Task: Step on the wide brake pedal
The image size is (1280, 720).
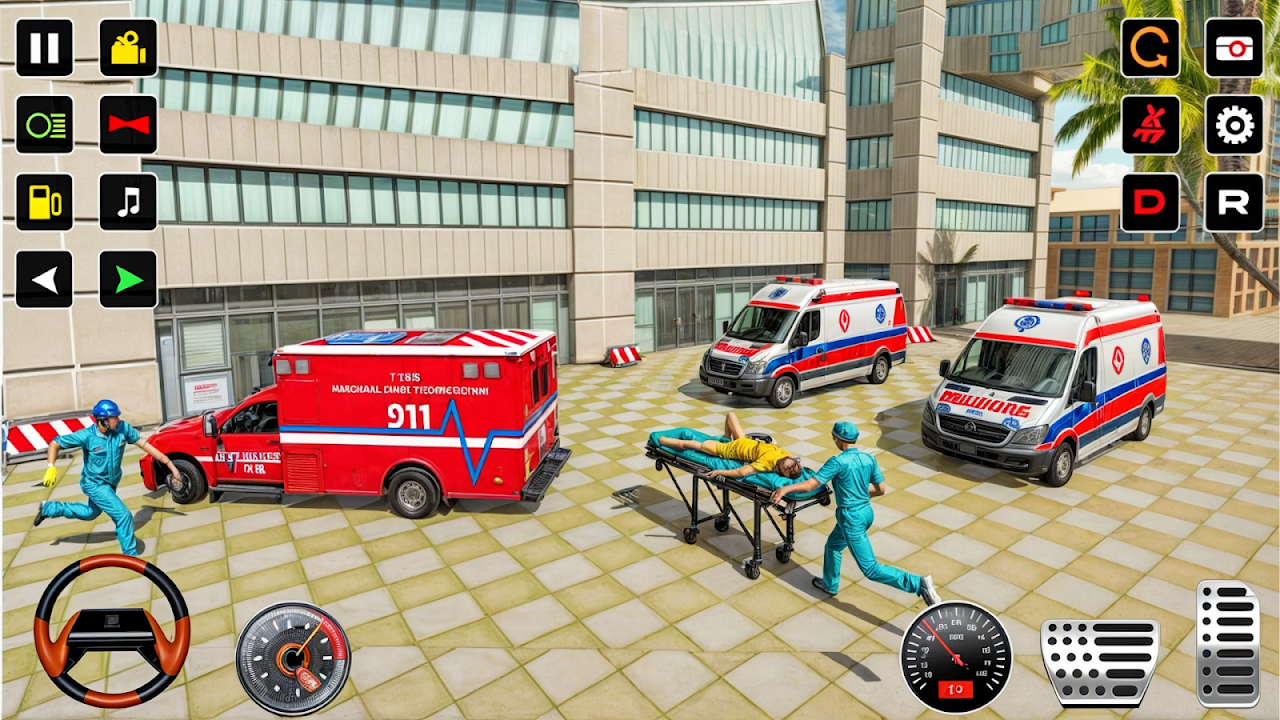Action: click(x=1099, y=662)
